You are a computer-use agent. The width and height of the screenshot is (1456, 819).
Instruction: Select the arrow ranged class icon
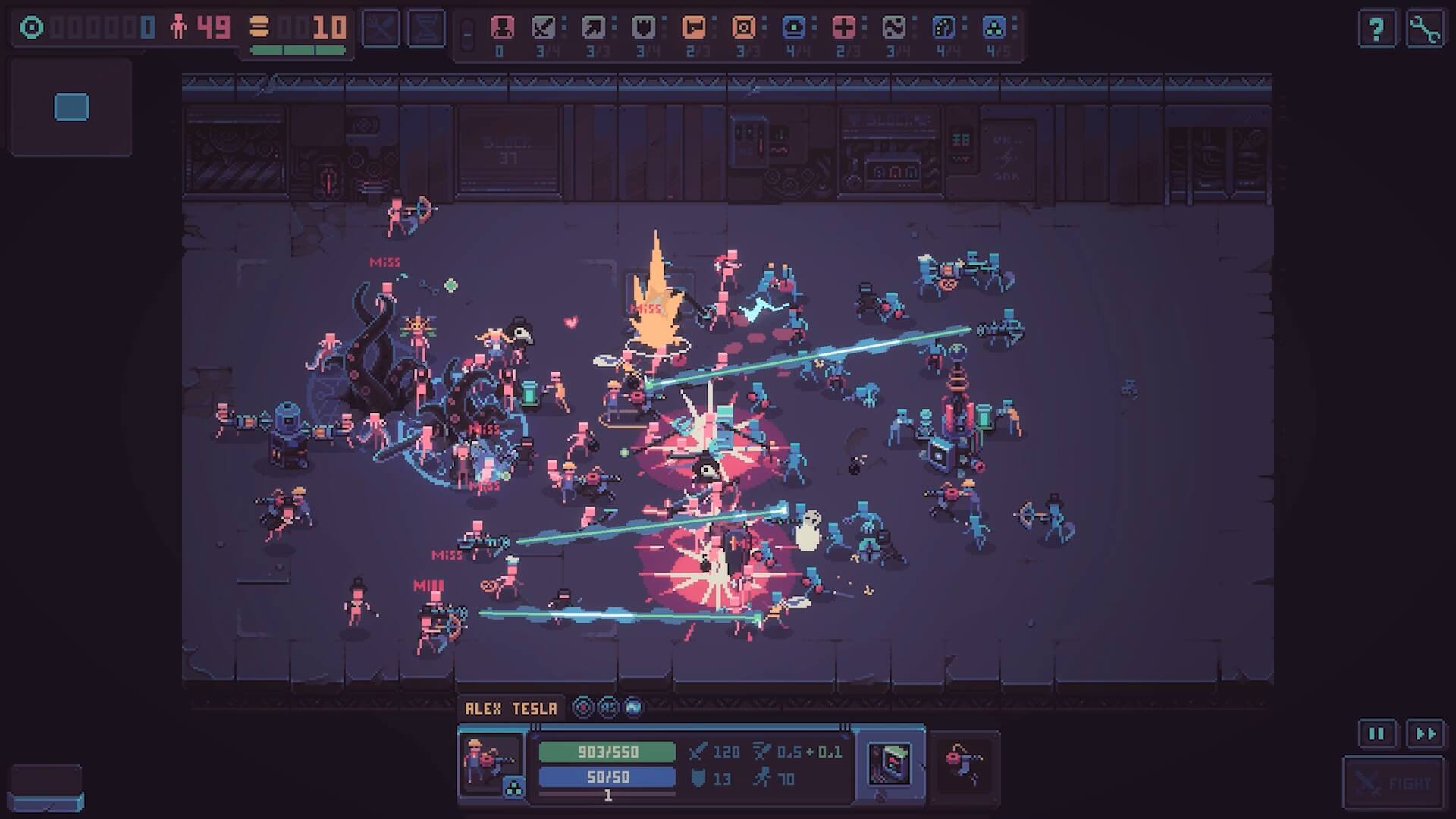point(594,29)
